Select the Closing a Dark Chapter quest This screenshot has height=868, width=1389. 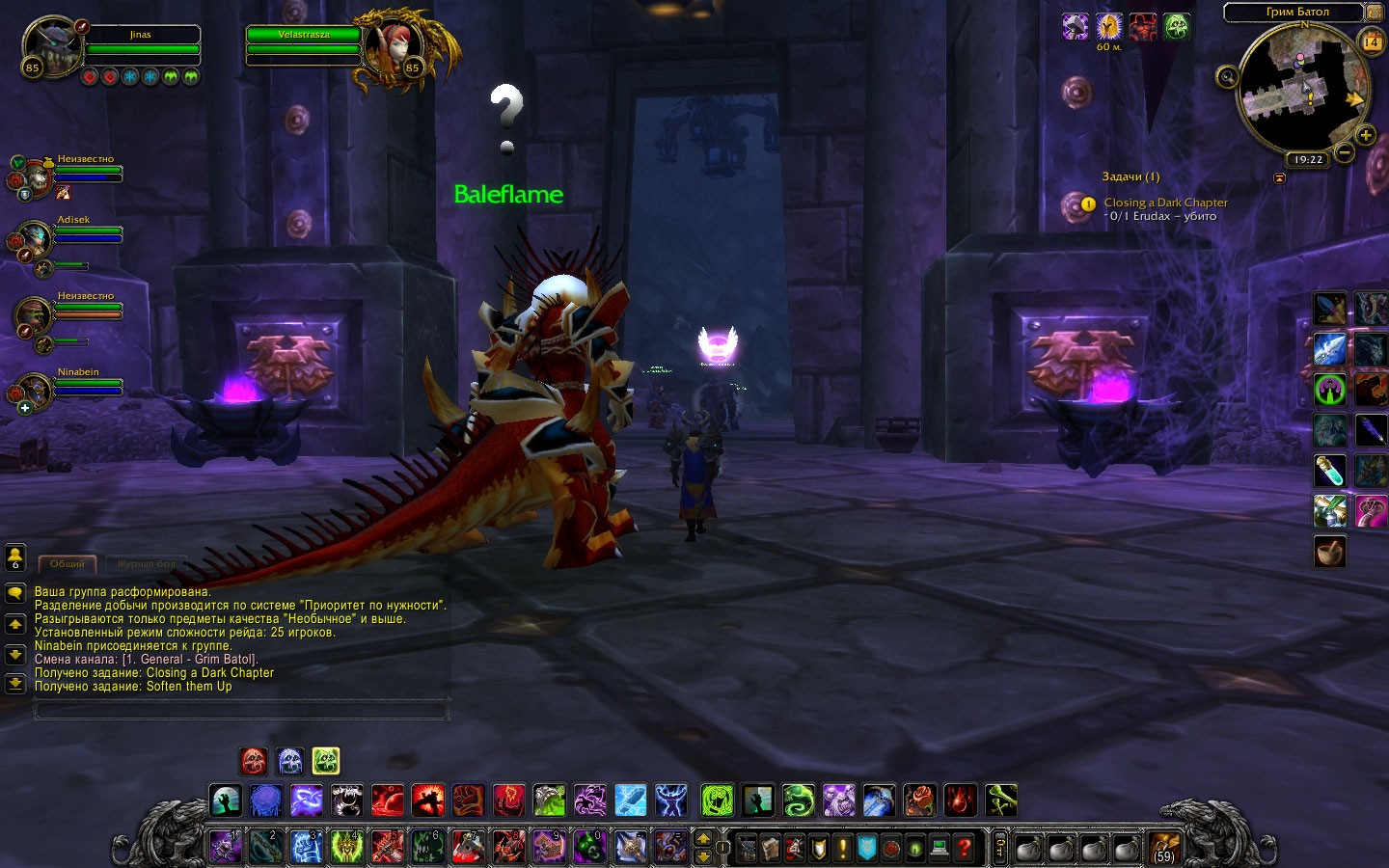tap(1165, 203)
